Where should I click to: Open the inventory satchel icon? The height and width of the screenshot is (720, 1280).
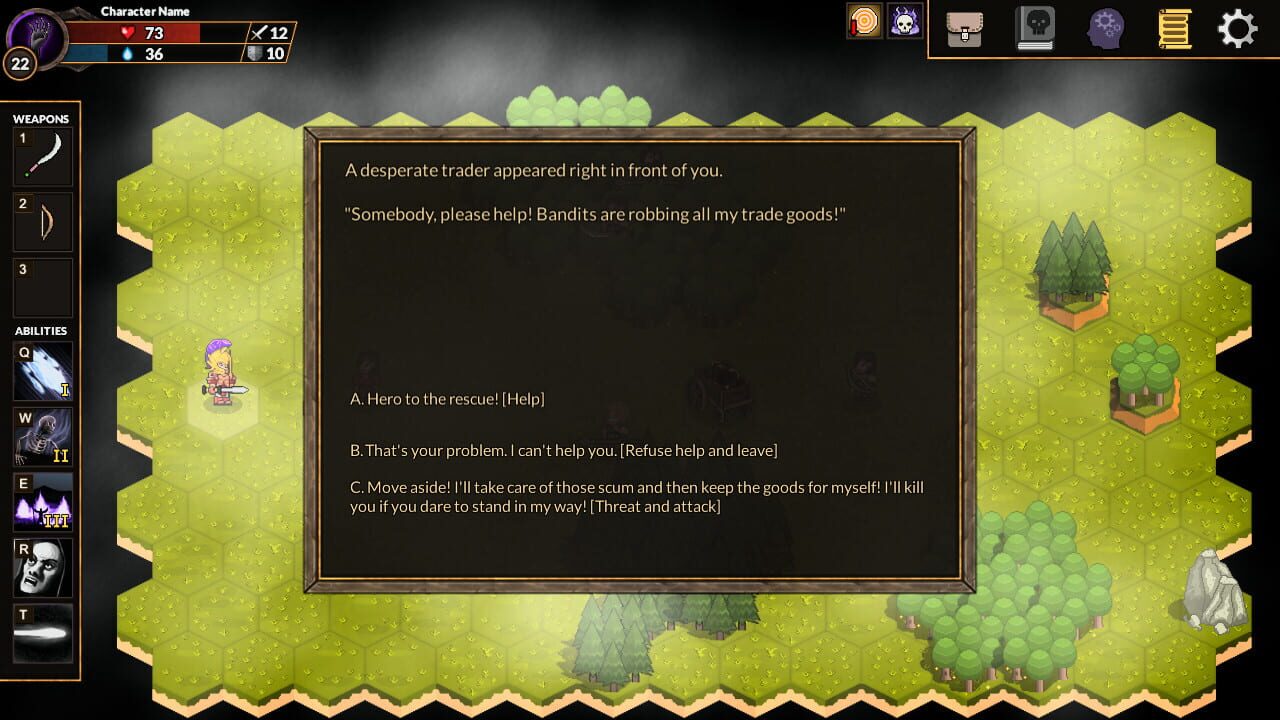coord(963,28)
